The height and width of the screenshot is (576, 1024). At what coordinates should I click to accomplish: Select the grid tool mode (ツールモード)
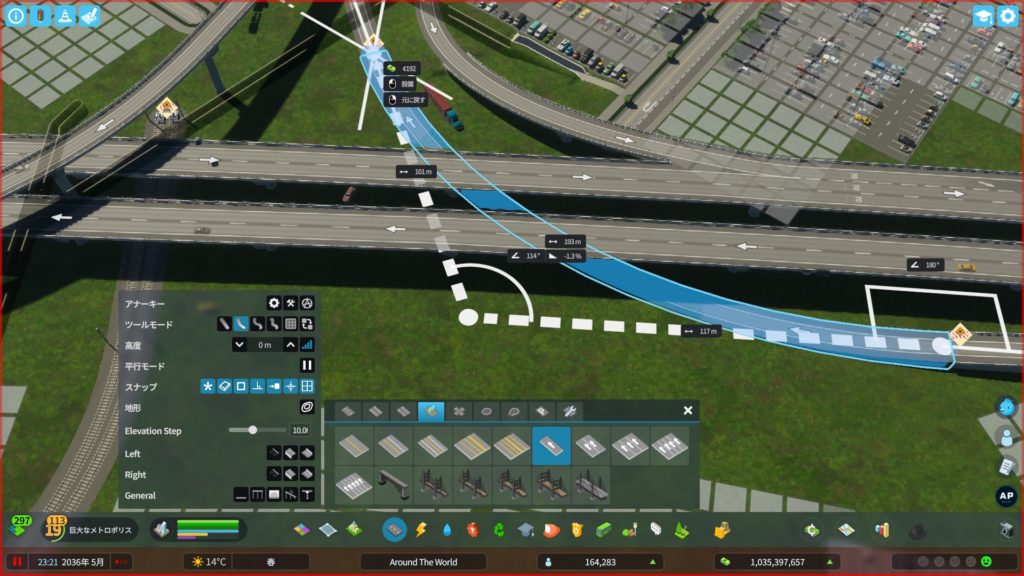pos(290,324)
